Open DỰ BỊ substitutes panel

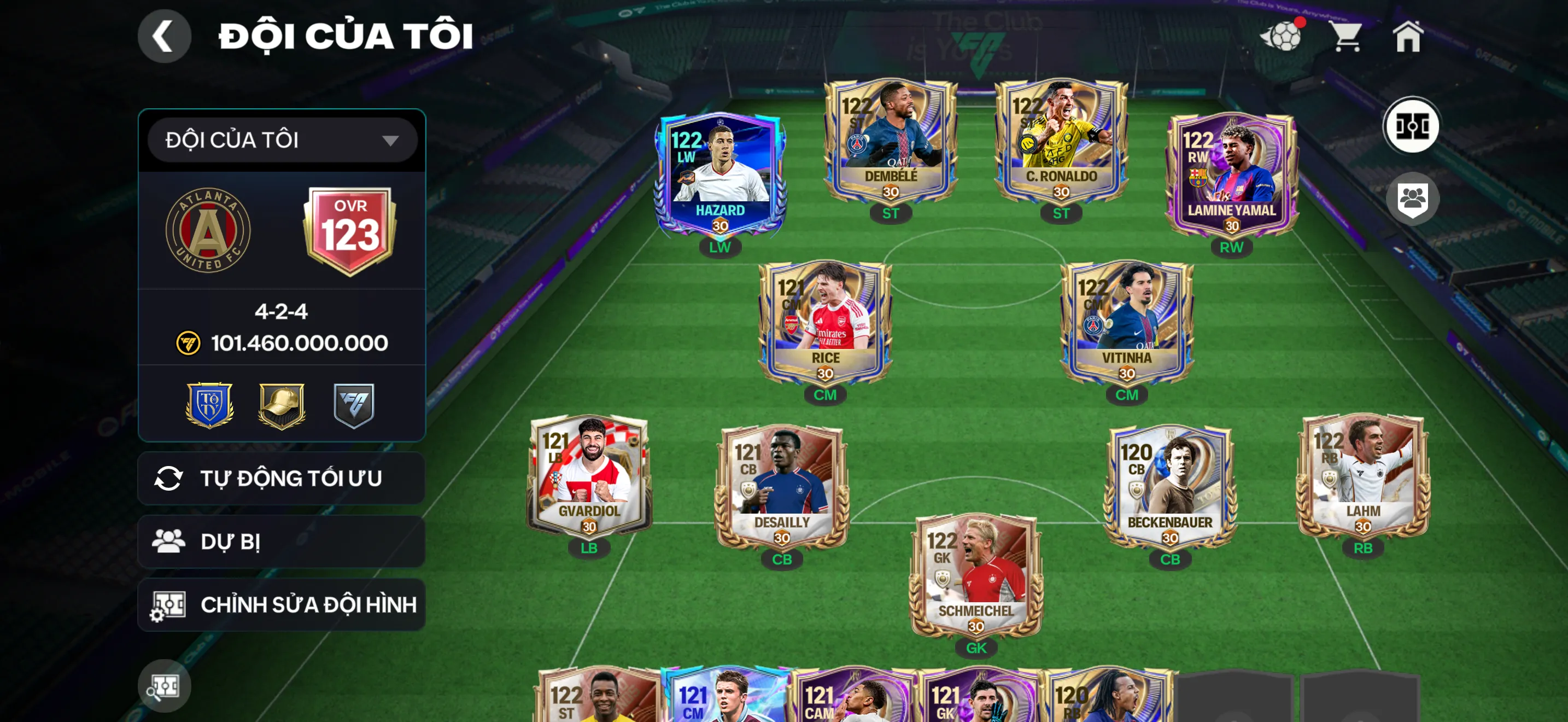point(282,540)
